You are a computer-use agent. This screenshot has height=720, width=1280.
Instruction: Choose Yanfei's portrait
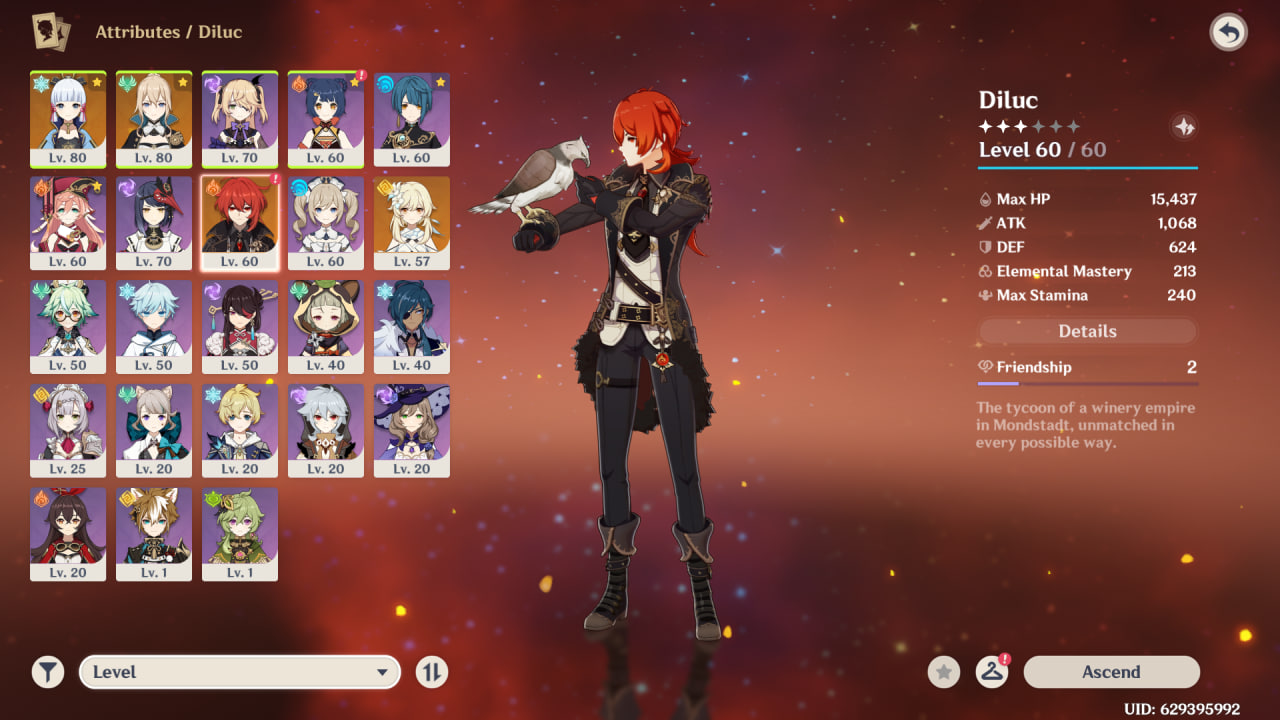tap(68, 223)
